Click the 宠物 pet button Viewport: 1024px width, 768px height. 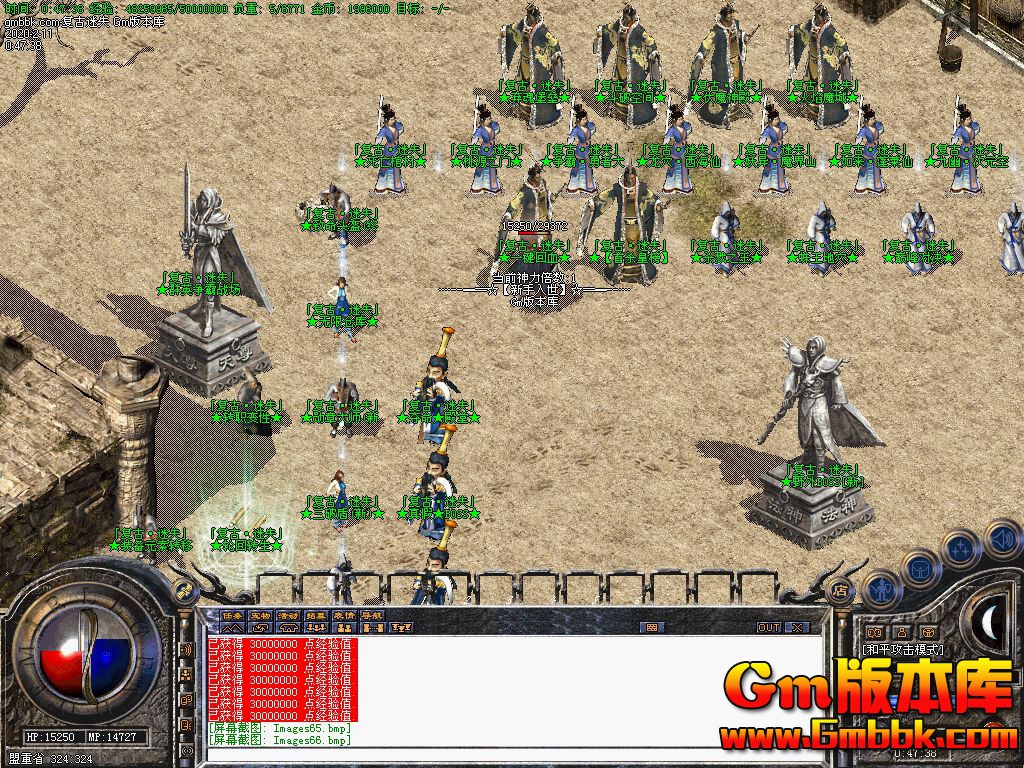pos(261,614)
